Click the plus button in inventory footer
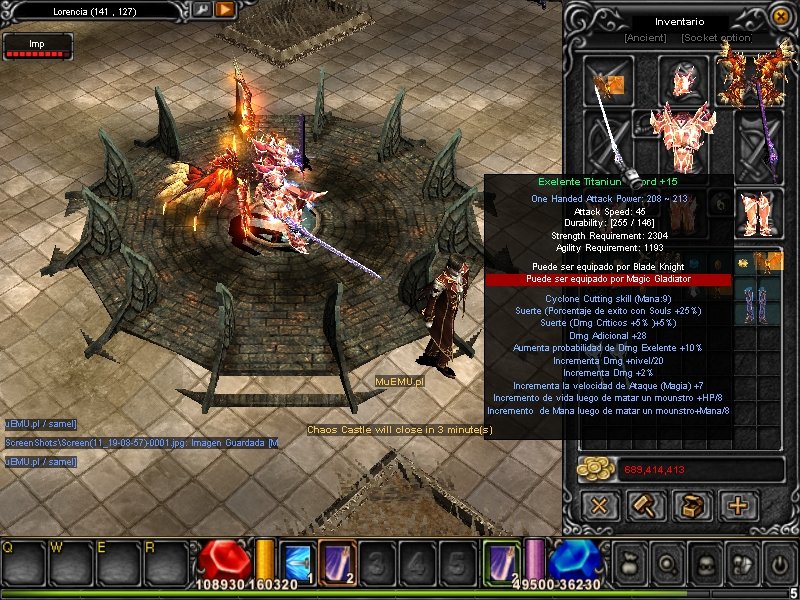800x600 pixels. coord(738,505)
